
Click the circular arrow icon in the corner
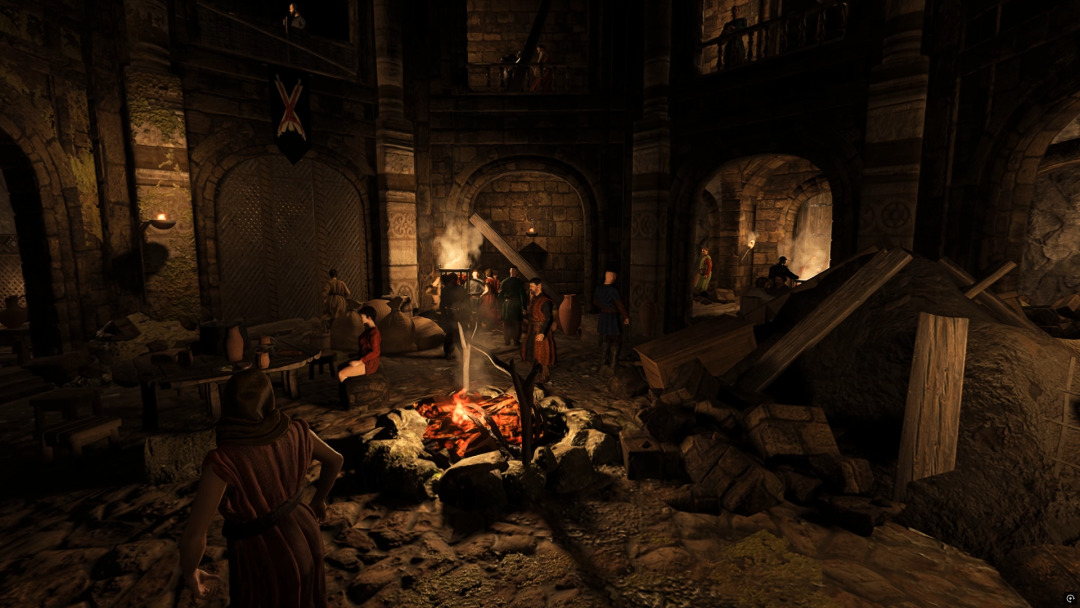(1070, 598)
